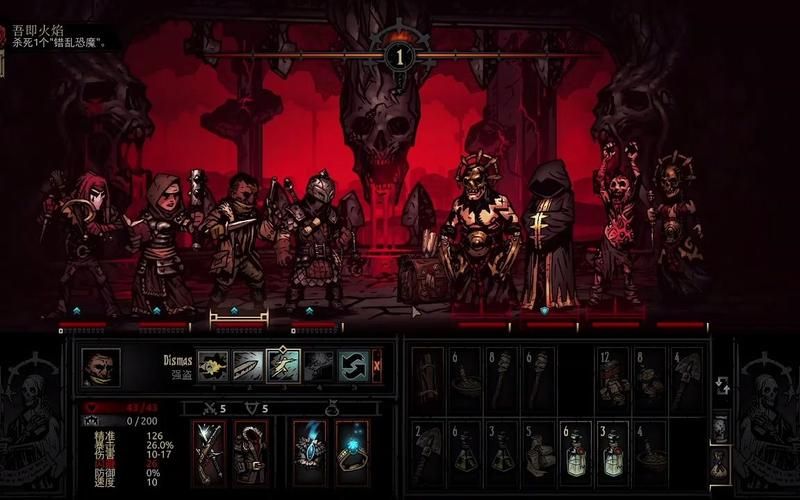Choose the yellow blast skill icon
Image resolution: width=800 pixels, height=500 pixels.
point(212,366)
